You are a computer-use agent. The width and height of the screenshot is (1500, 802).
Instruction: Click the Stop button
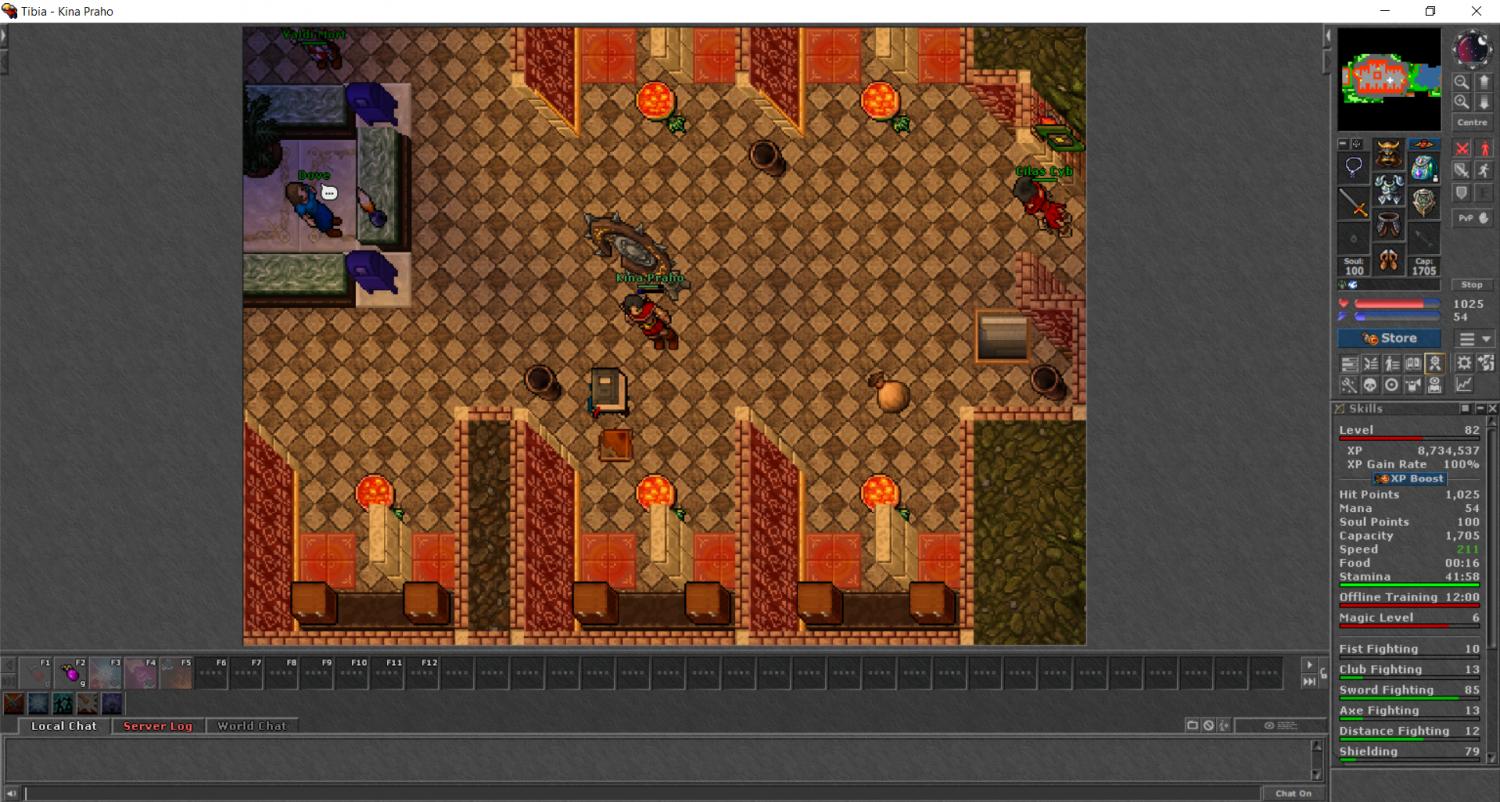coord(1472,285)
